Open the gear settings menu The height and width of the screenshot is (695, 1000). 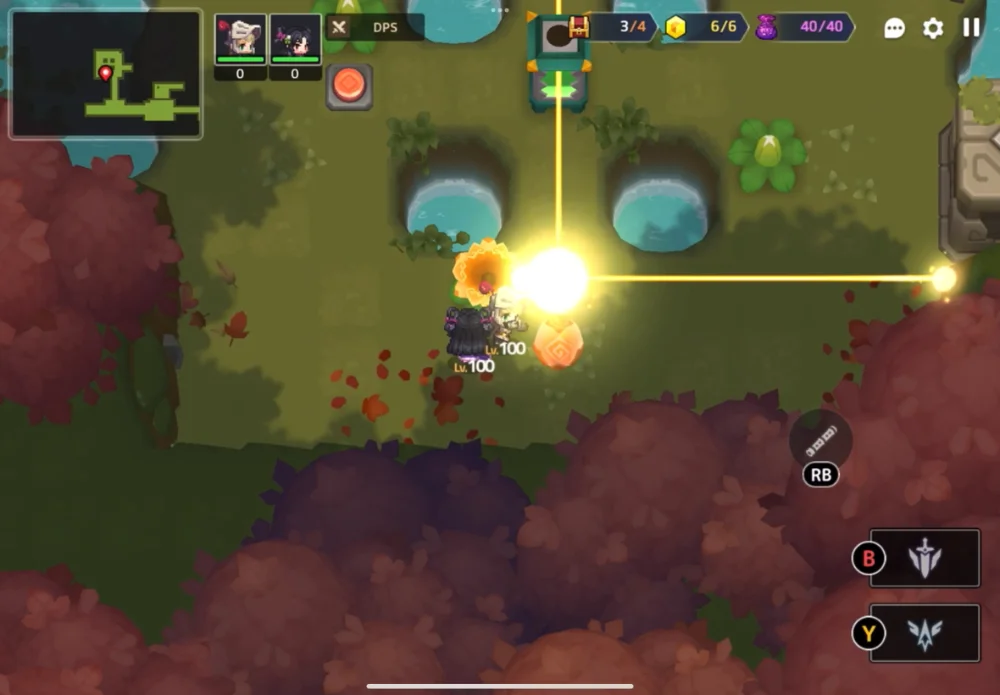pos(933,28)
